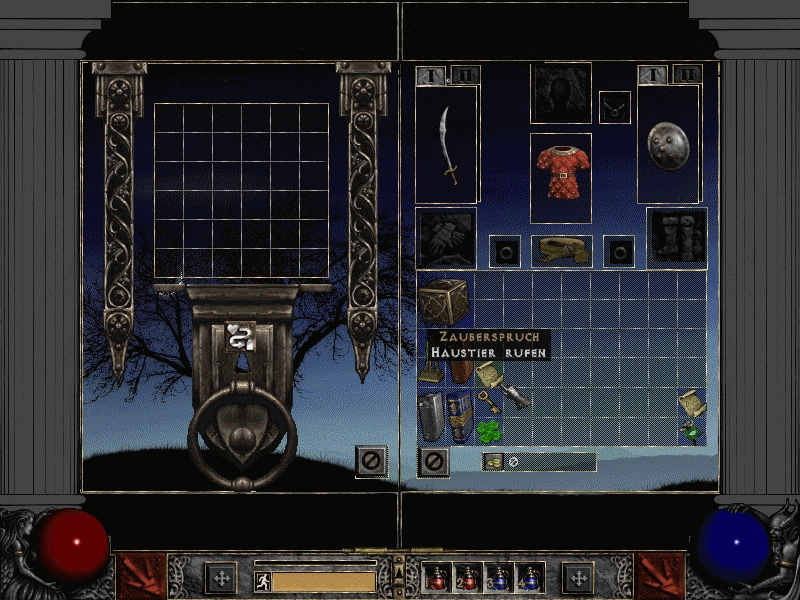Select the metal gauntlet in inventory

516,398
